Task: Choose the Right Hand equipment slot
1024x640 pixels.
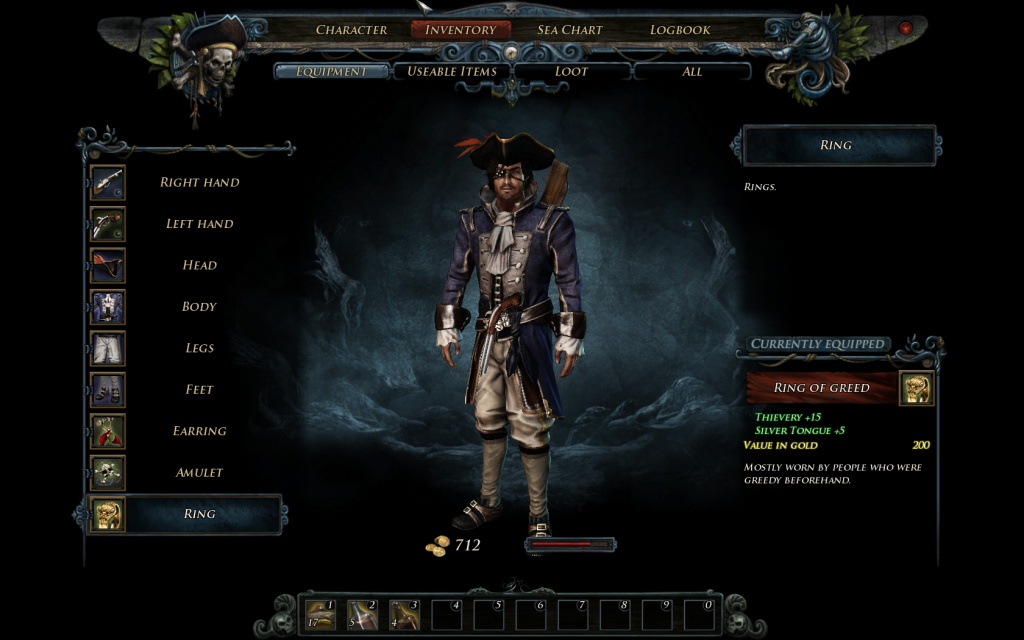Action: [x=199, y=183]
